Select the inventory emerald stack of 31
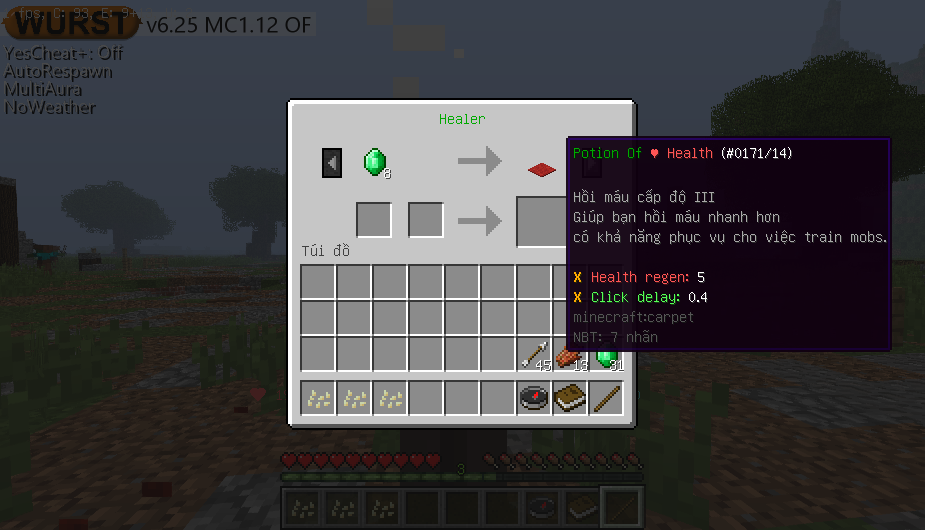The image size is (925, 530). pyautogui.click(x=606, y=354)
